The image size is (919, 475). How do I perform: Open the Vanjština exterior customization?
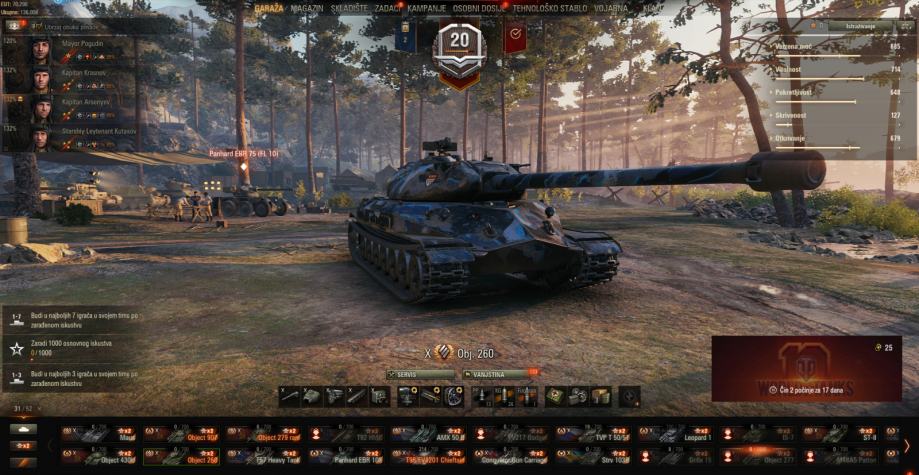[497, 374]
